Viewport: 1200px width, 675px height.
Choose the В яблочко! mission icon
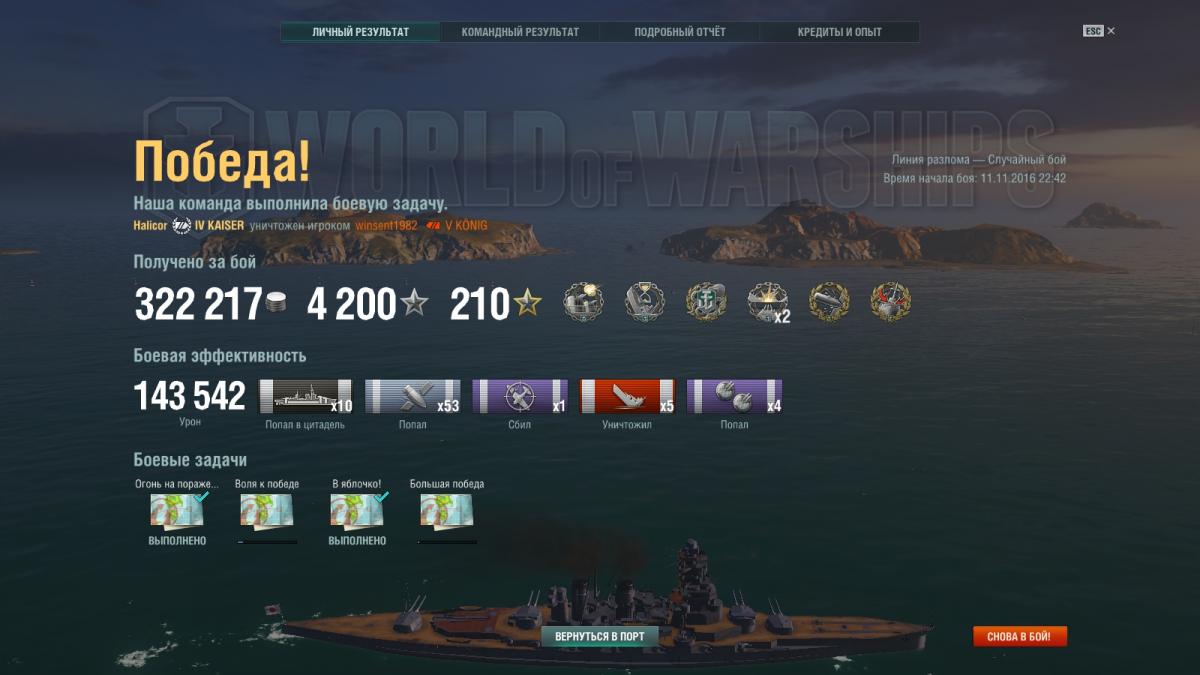coord(357,511)
